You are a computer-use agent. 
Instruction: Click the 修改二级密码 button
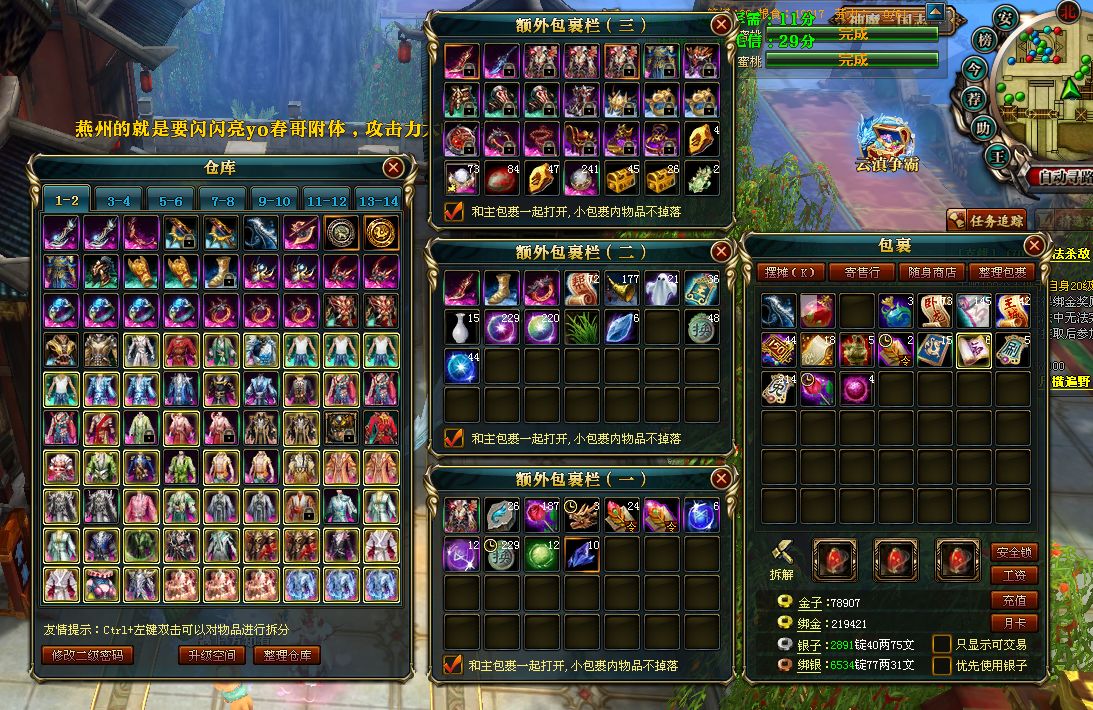88,655
